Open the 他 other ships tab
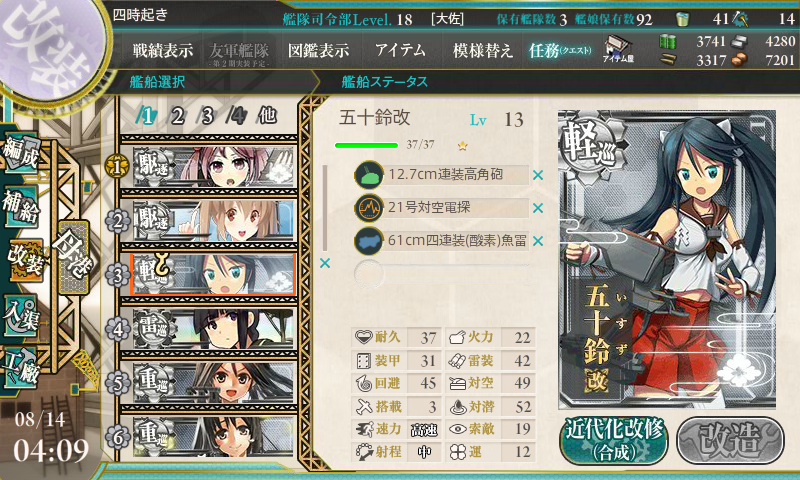 267,115
